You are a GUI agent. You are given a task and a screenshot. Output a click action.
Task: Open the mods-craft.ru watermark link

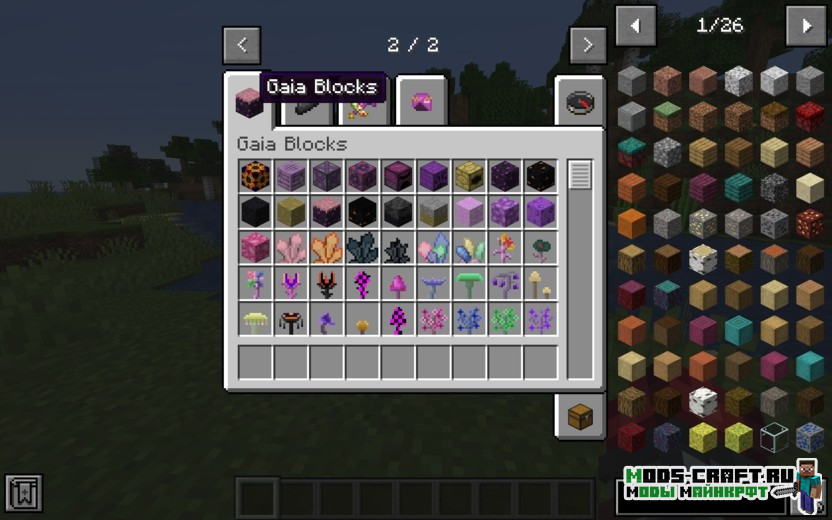[710, 482]
